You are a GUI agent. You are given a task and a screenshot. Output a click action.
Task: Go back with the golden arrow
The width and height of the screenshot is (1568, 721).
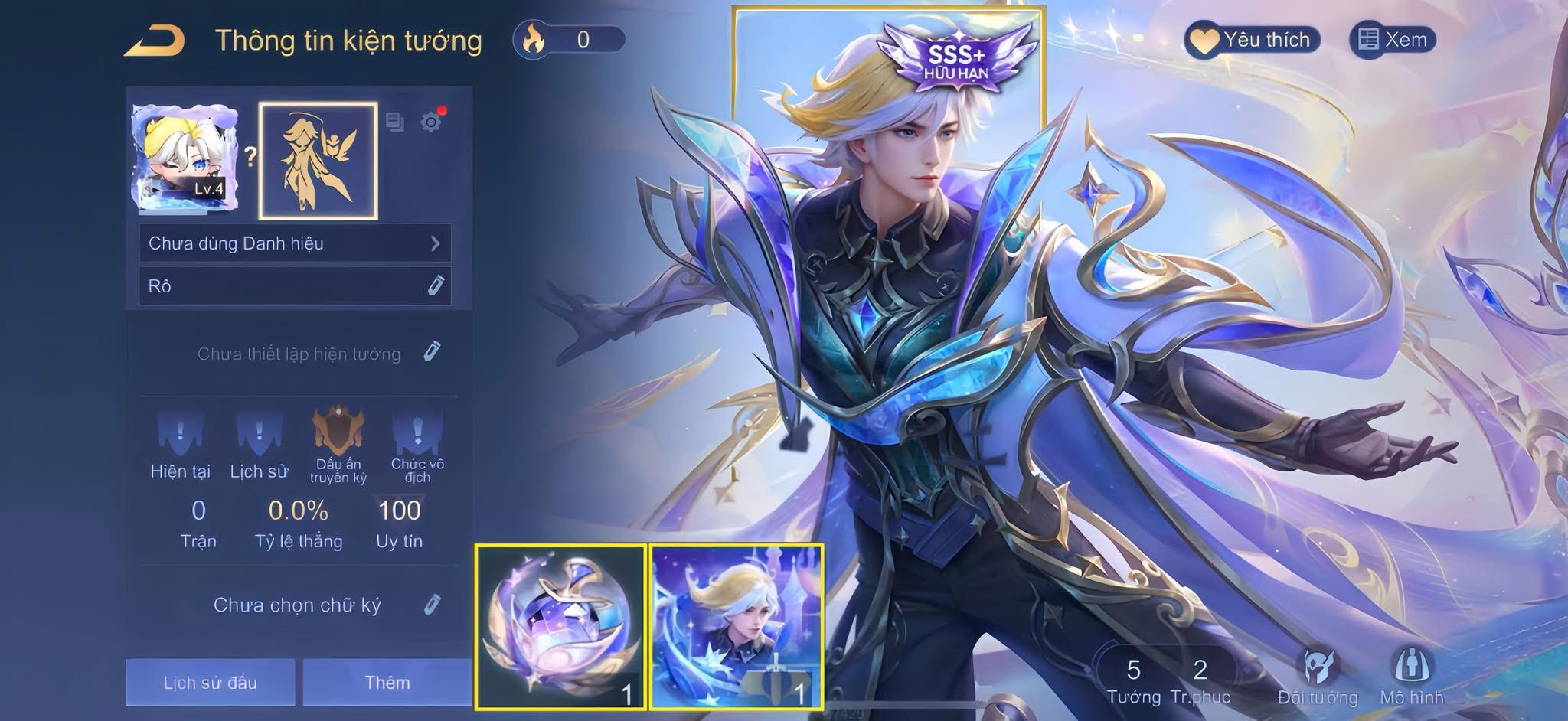(x=155, y=41)
